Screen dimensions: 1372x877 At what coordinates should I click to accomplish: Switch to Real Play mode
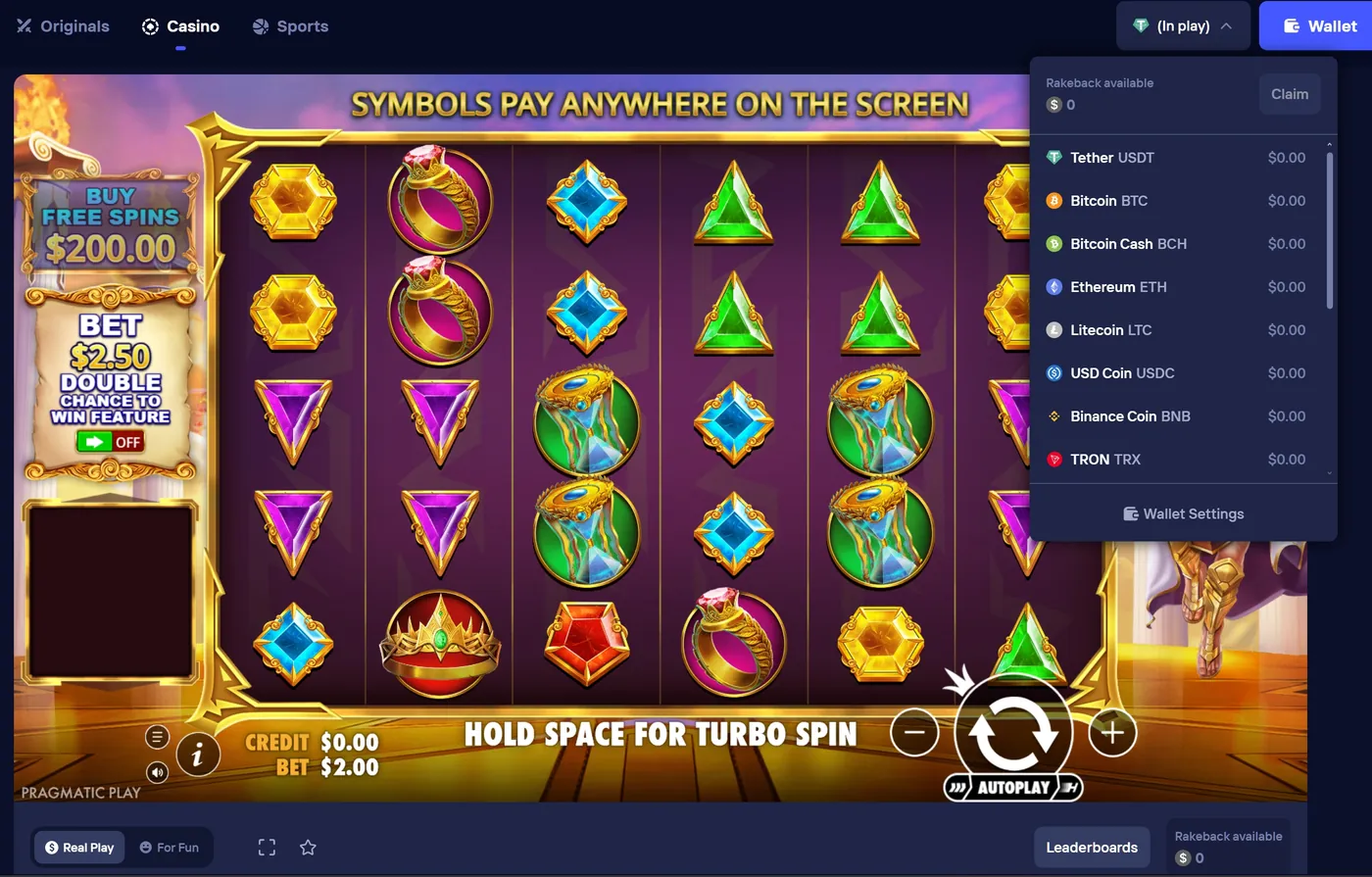click(x=78, y=847)
